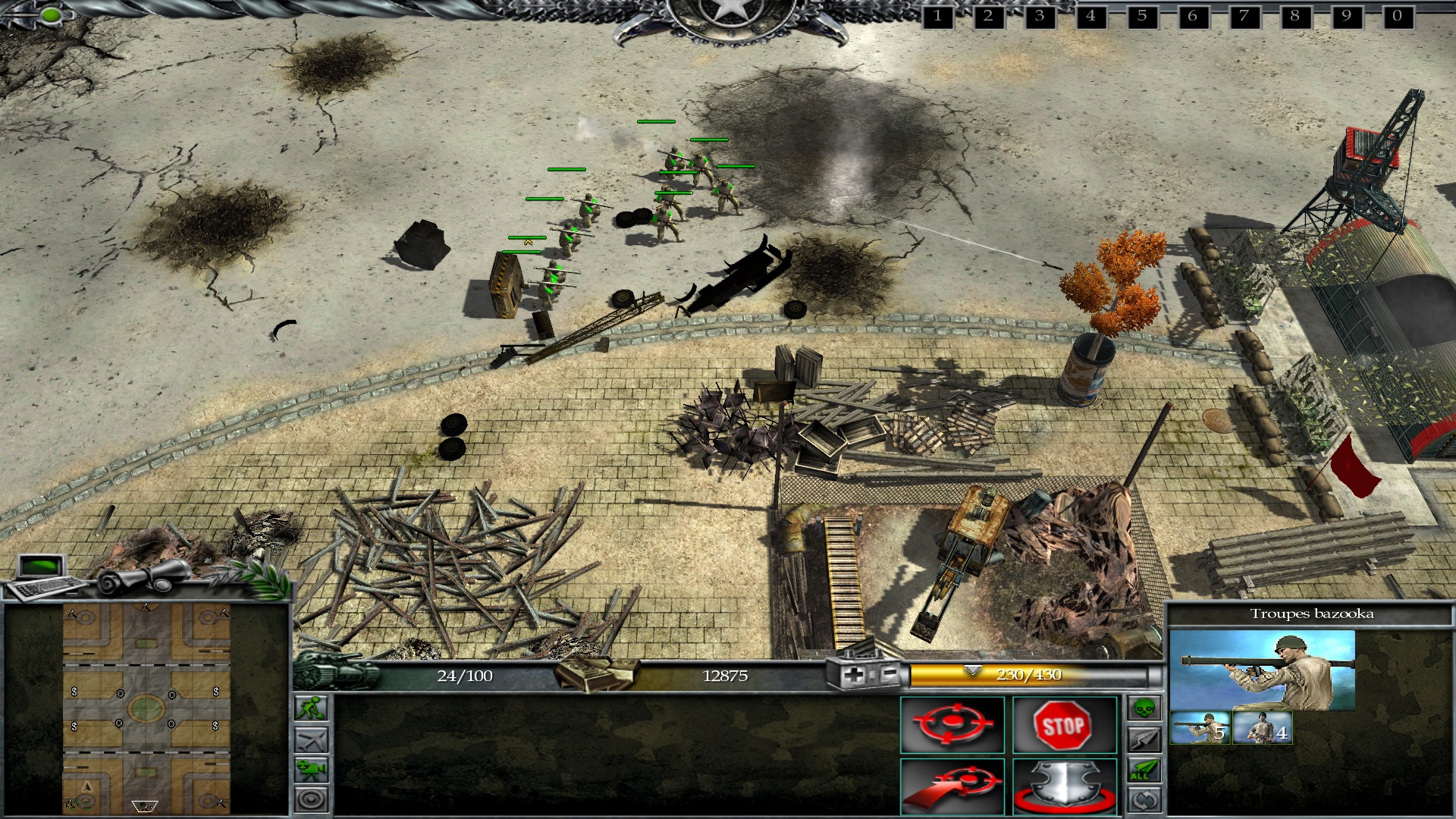Select the bazooka troop group of 5
1456x819 pixels.
tap(1200, 728)
